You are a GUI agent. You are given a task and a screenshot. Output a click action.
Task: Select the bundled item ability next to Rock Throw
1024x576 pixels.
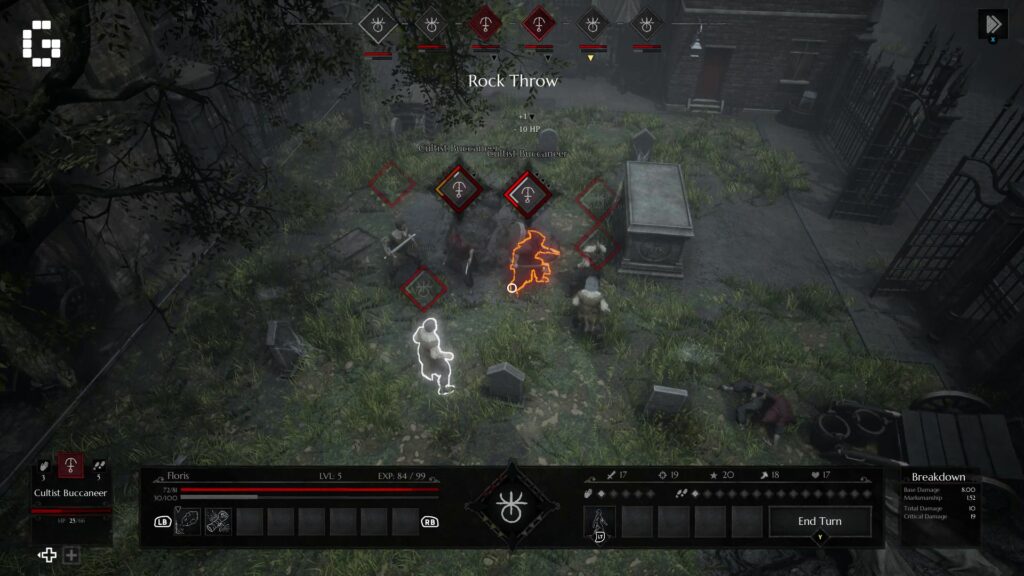click(x=219, y=521)
